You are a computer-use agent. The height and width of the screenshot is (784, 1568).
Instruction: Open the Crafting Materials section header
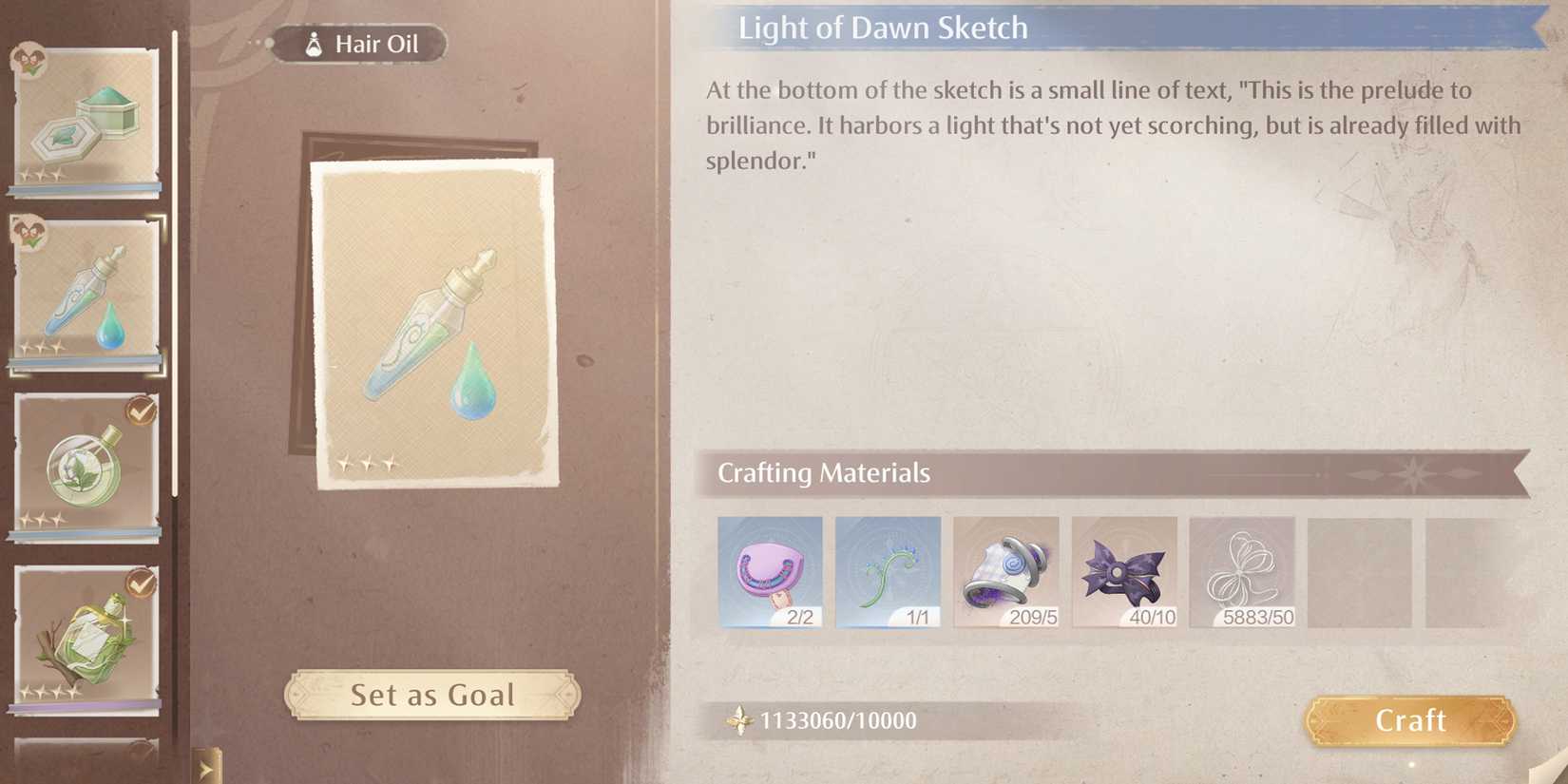(823, 472)
